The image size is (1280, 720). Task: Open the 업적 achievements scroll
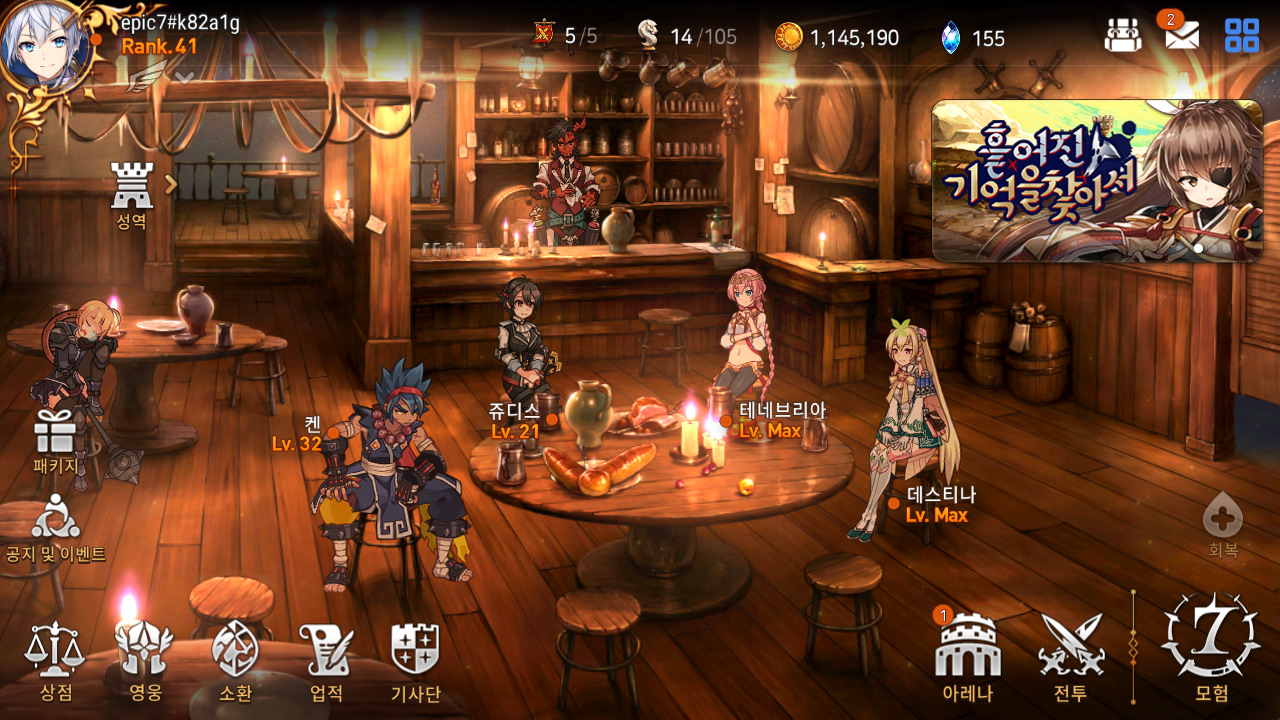point(327,658)
